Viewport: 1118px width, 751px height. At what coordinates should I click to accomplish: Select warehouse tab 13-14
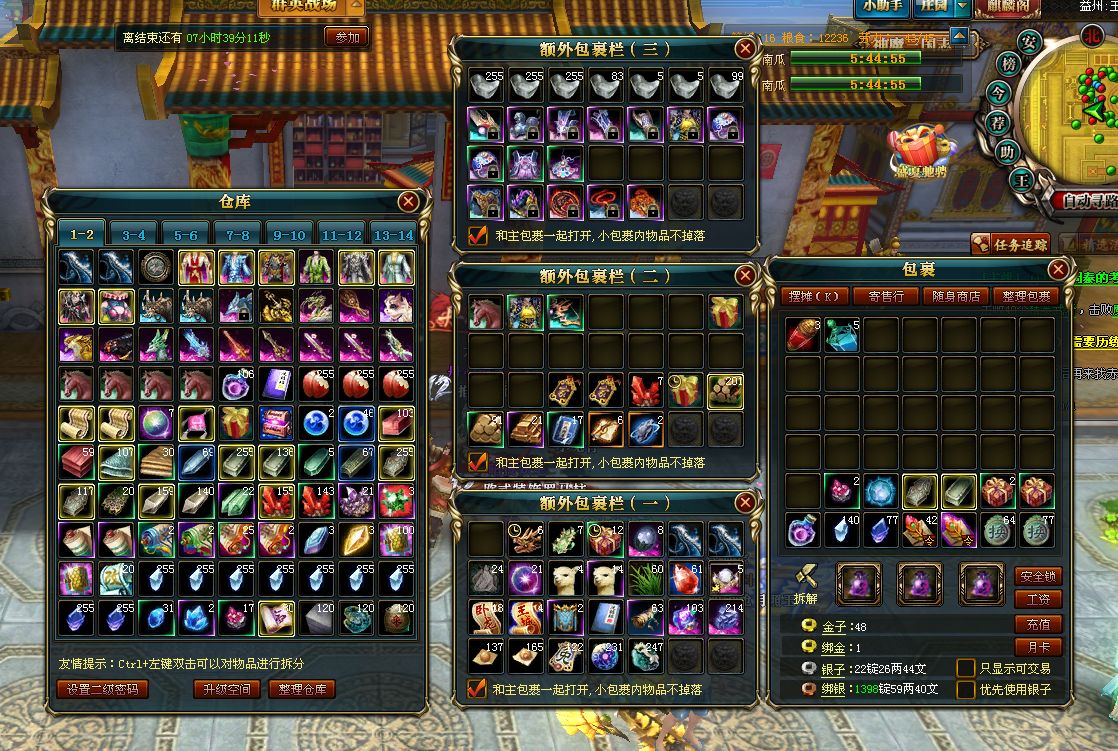pos(393,235)
